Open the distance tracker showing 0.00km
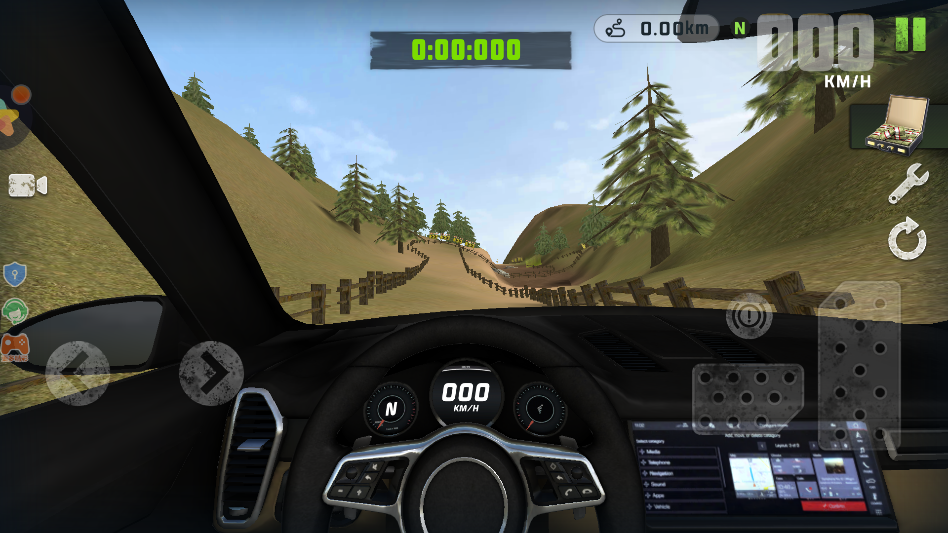 (x=656, y=28)
